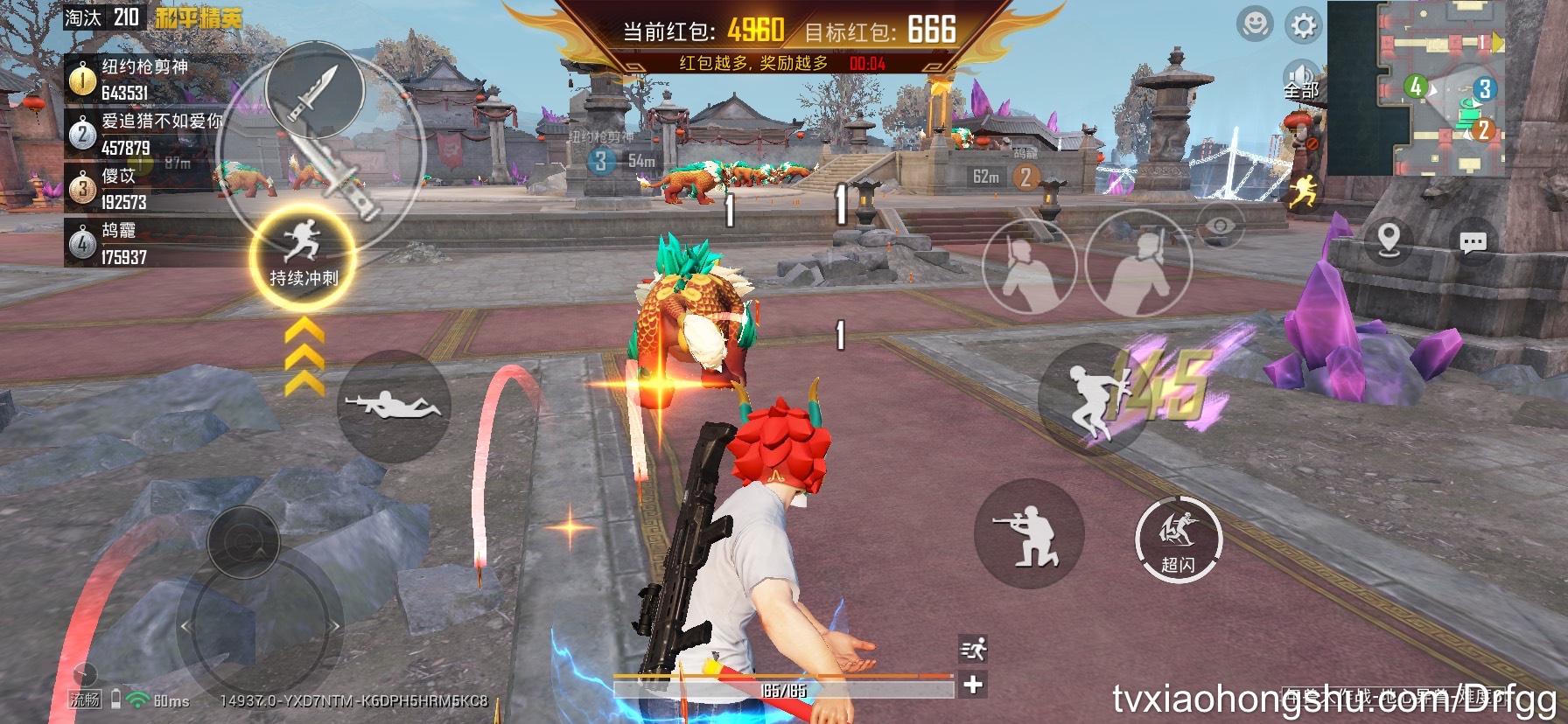This screenshot has height=724, width=1568.
Task: Toggle the eye free-look button
Action: coord(1220,226)
